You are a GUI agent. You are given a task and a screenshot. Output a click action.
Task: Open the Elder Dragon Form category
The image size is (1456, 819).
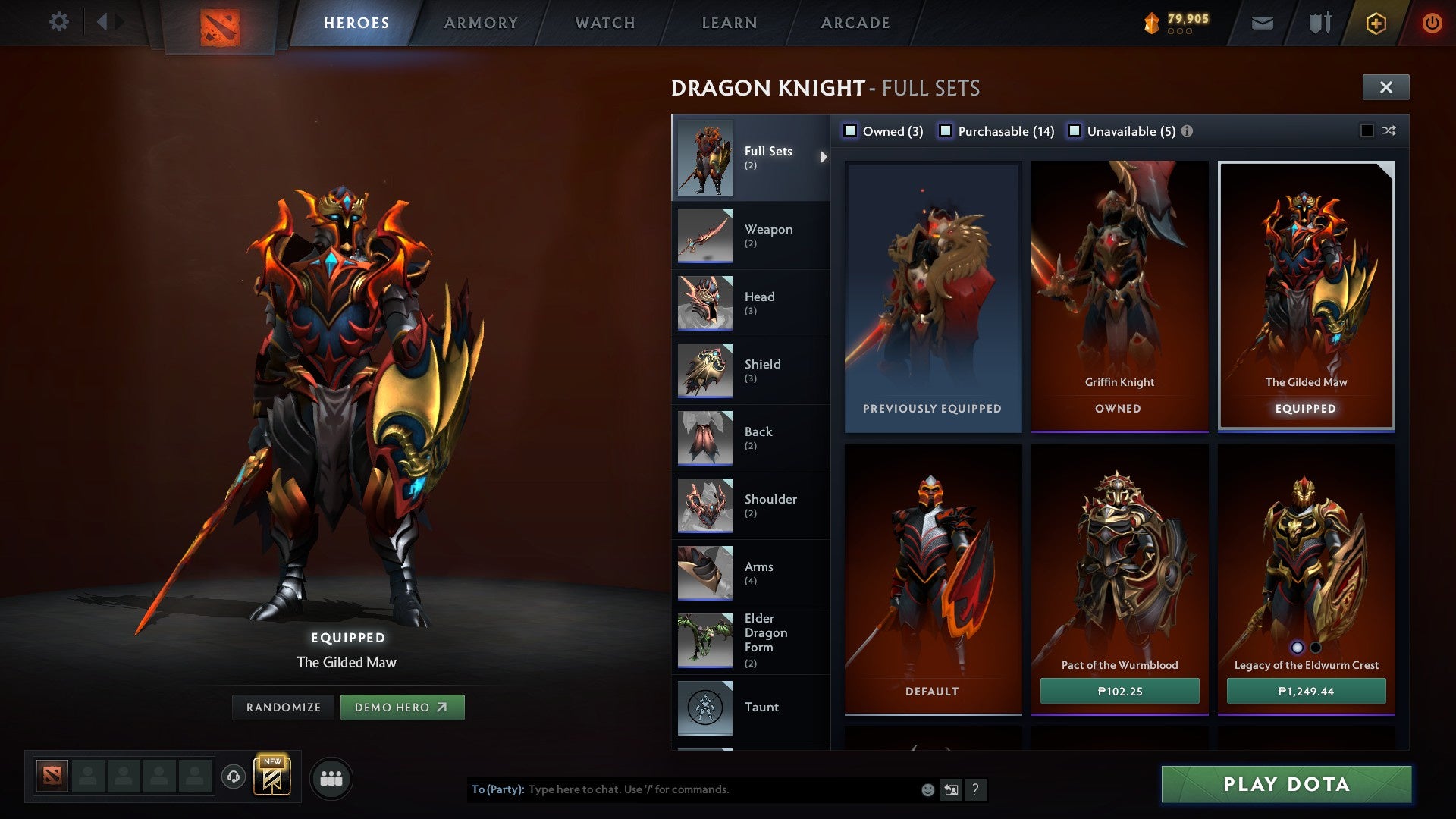coord(766,639)
